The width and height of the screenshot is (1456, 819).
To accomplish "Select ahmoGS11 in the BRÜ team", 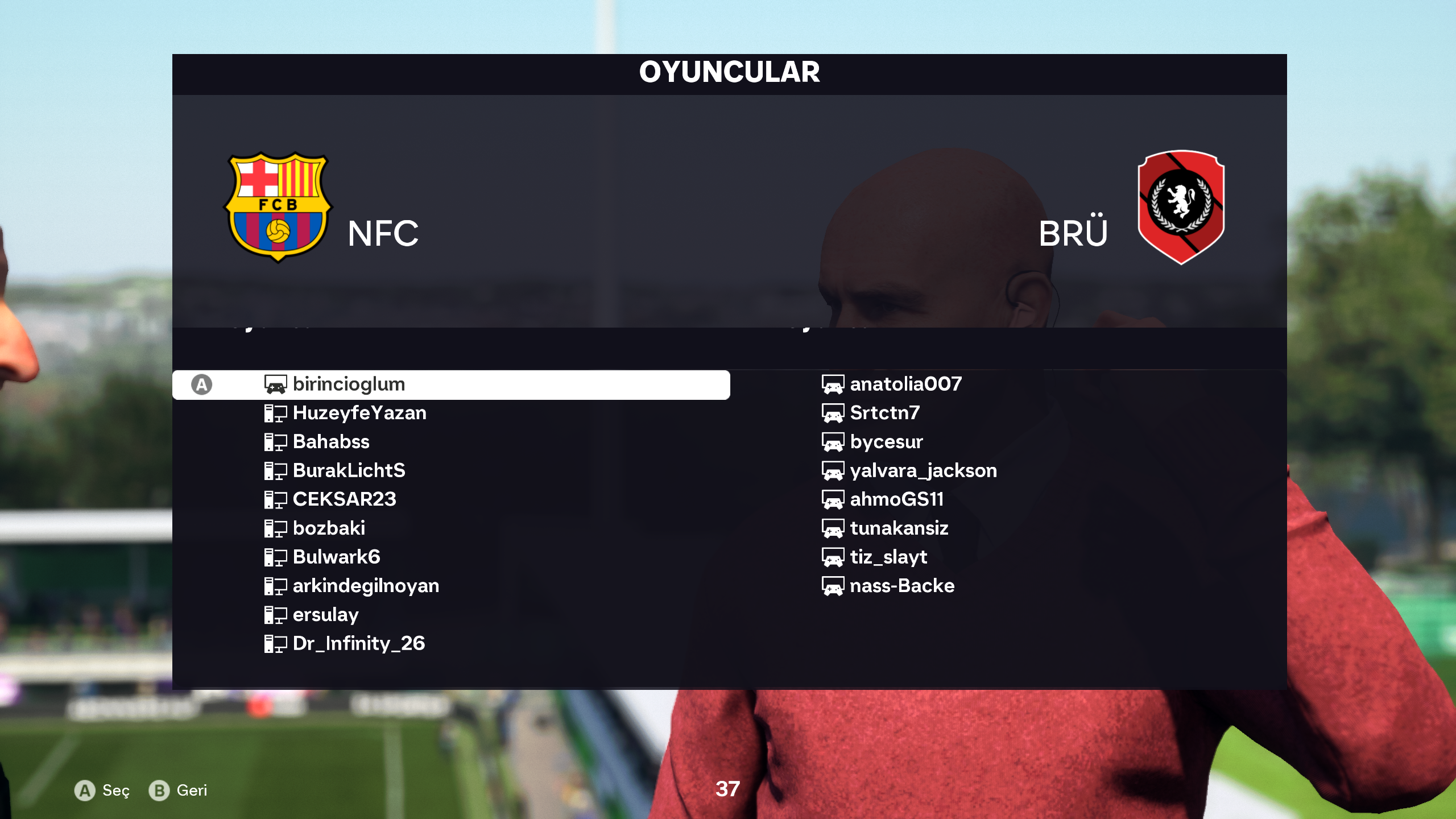I will pyautogui.click(x=896, y=499).
